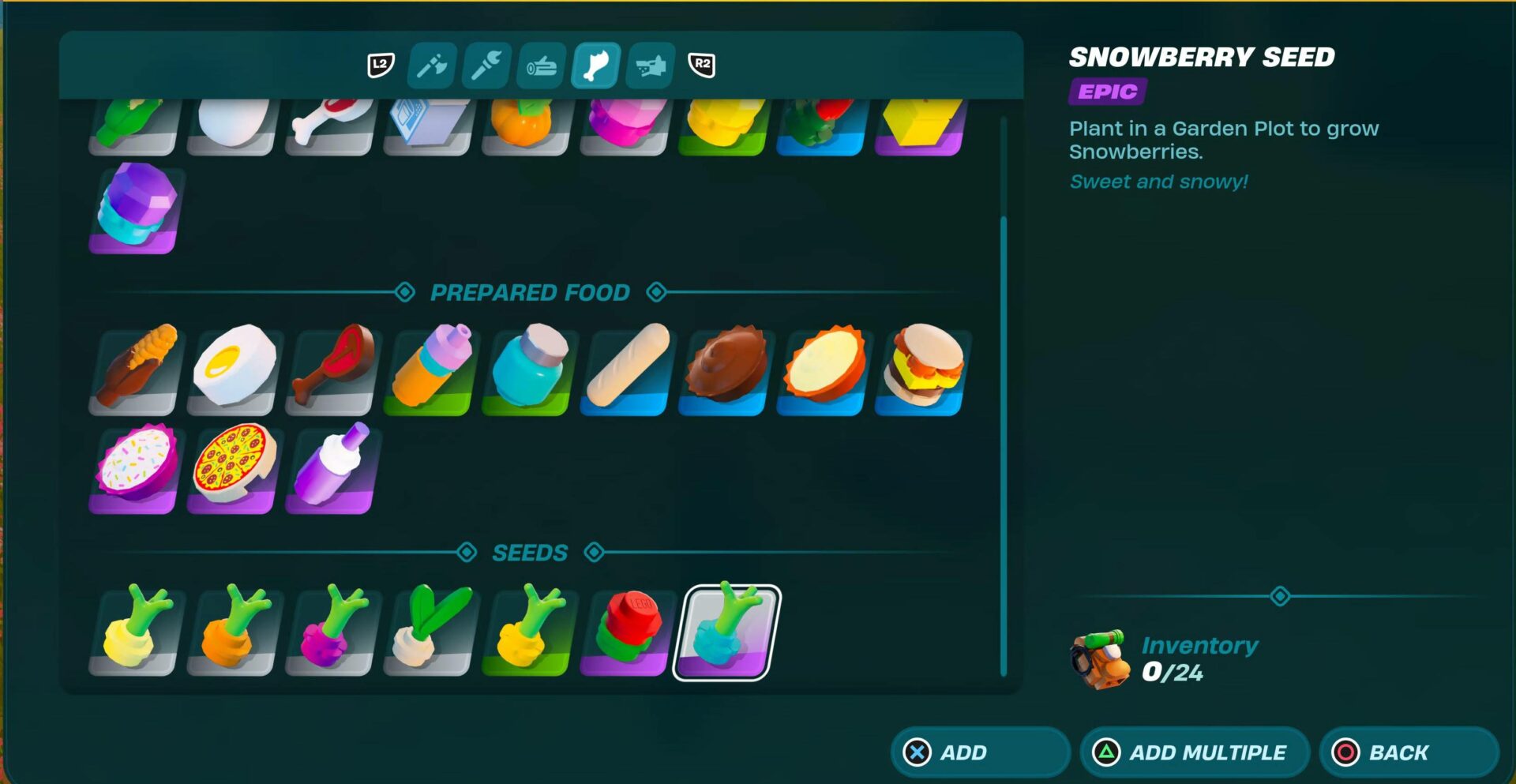Select the drumstick food category icon
This screenshot has height=784, width=1516.
[x=595, y=67]
